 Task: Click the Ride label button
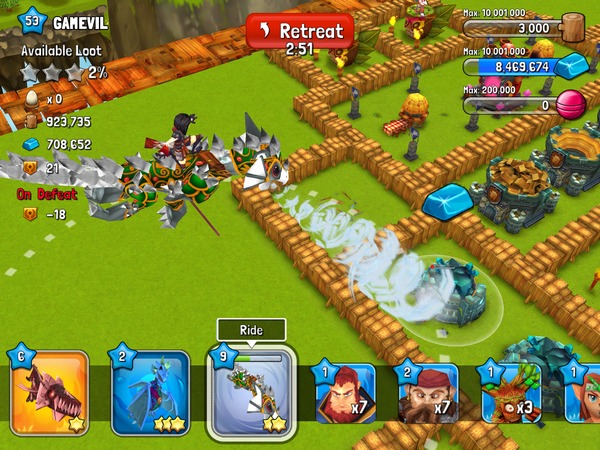coord(251,331)
